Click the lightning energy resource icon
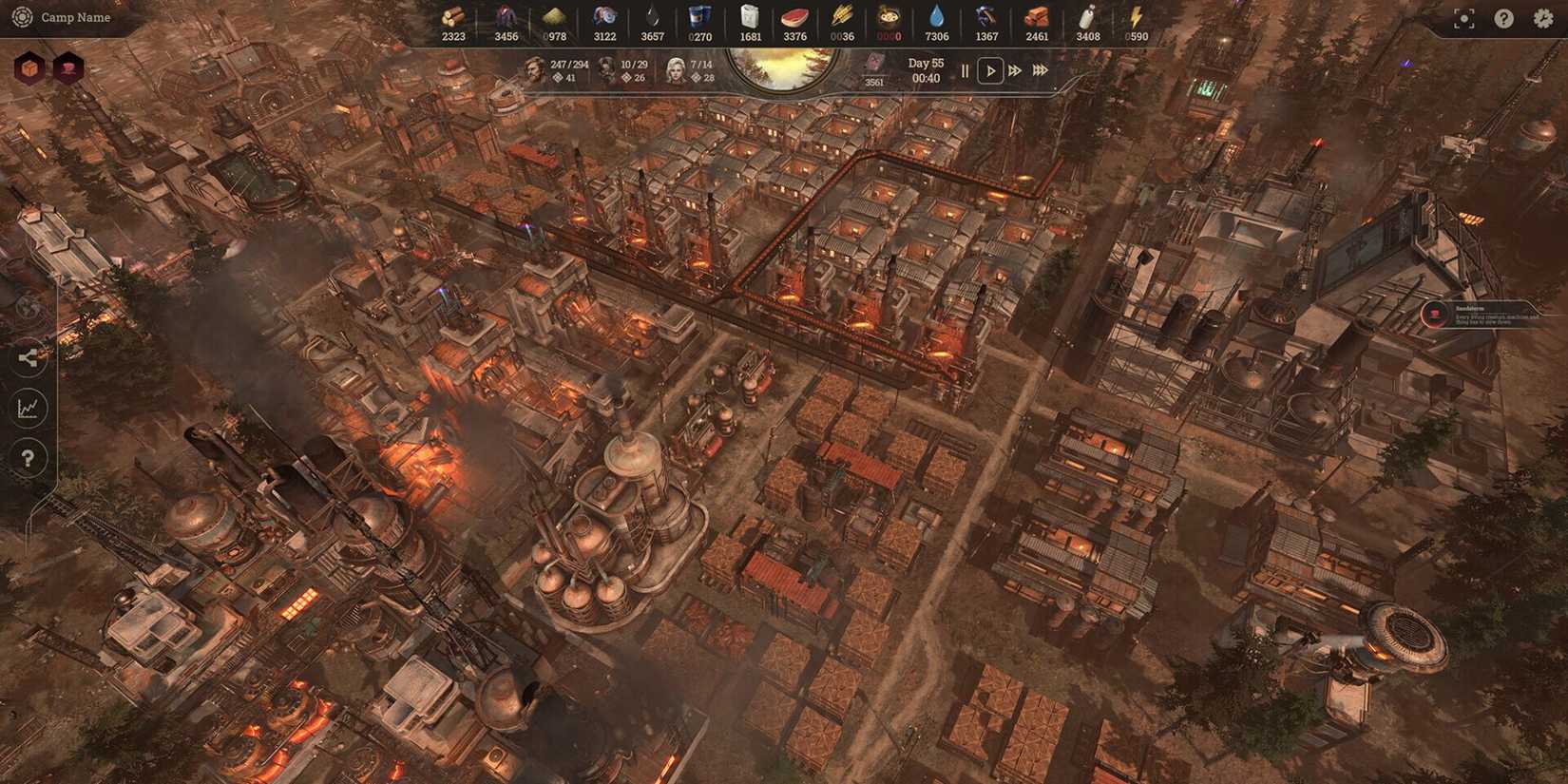Viewport: 1568px width, 784px height. pyautogui.click(x=1135, y=16)
